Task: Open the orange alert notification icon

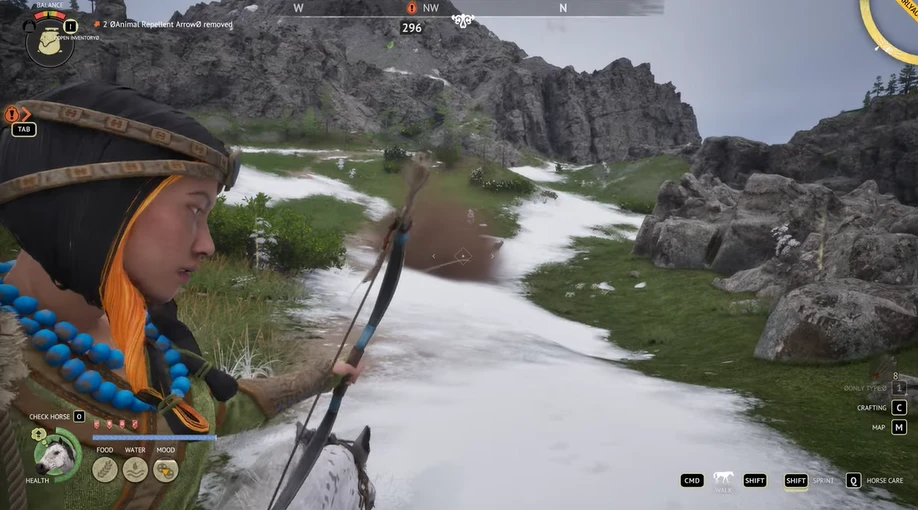Action: (x=13, y=114)
